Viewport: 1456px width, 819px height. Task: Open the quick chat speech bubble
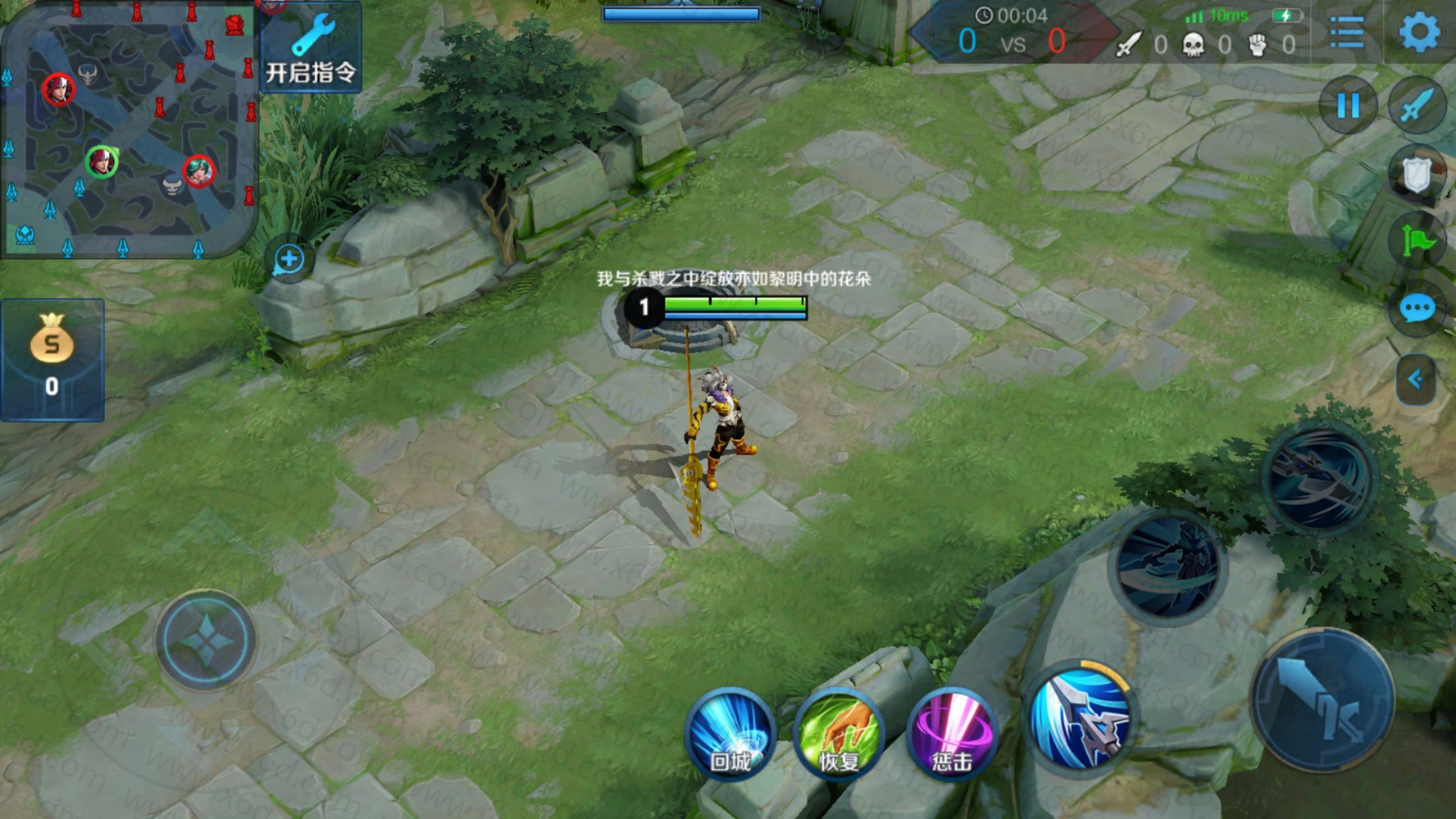[1416, 308]
